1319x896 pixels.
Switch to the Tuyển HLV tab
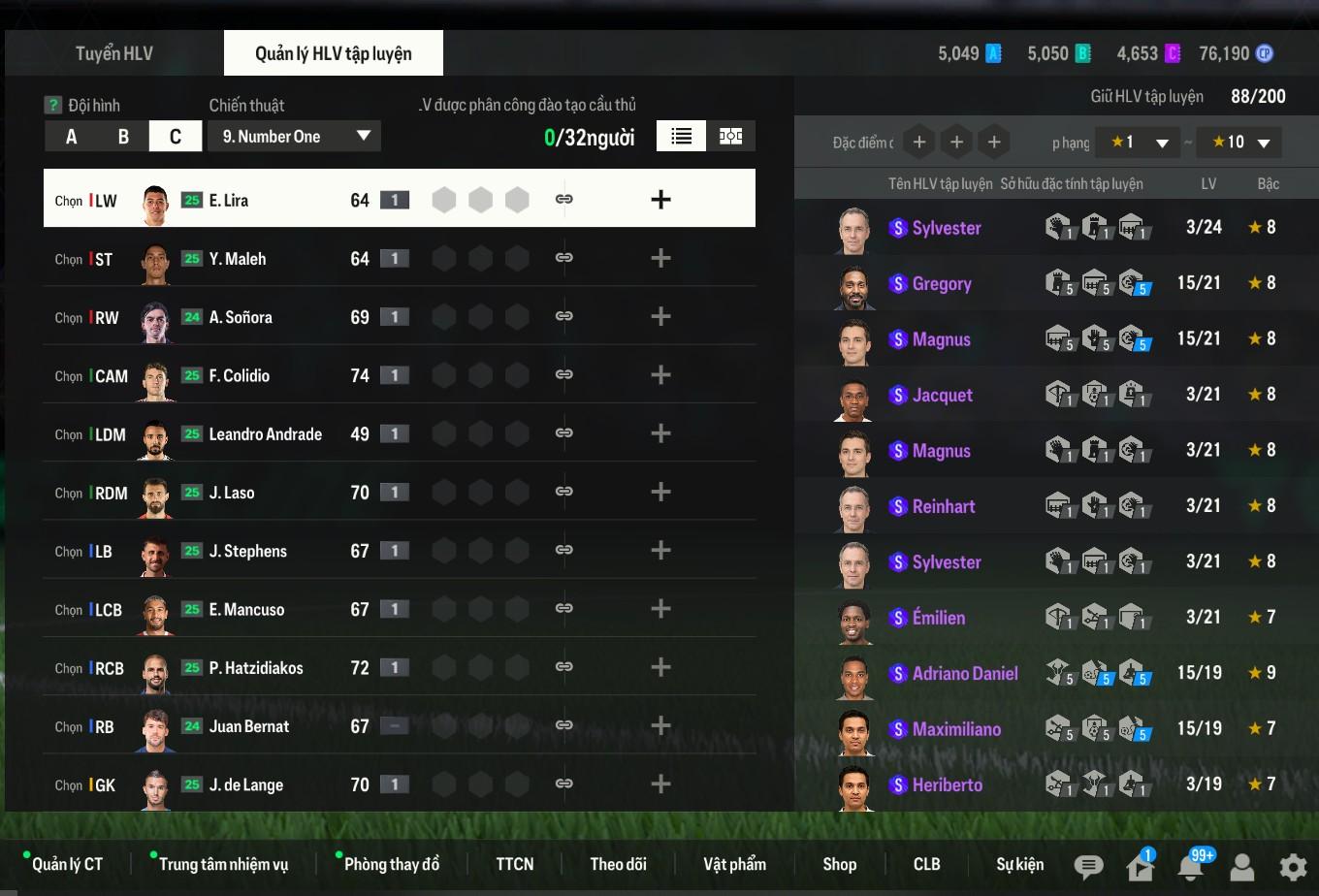click(114, 53)
